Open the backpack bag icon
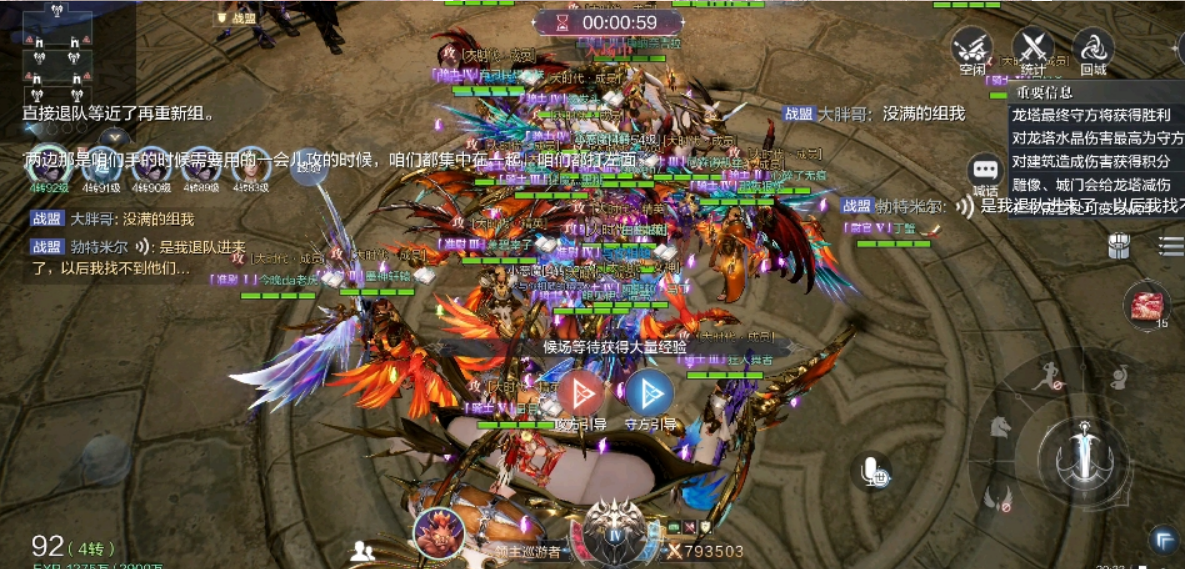The width and height of the screenshot is (1185, 569). (x=1119, y=246)
